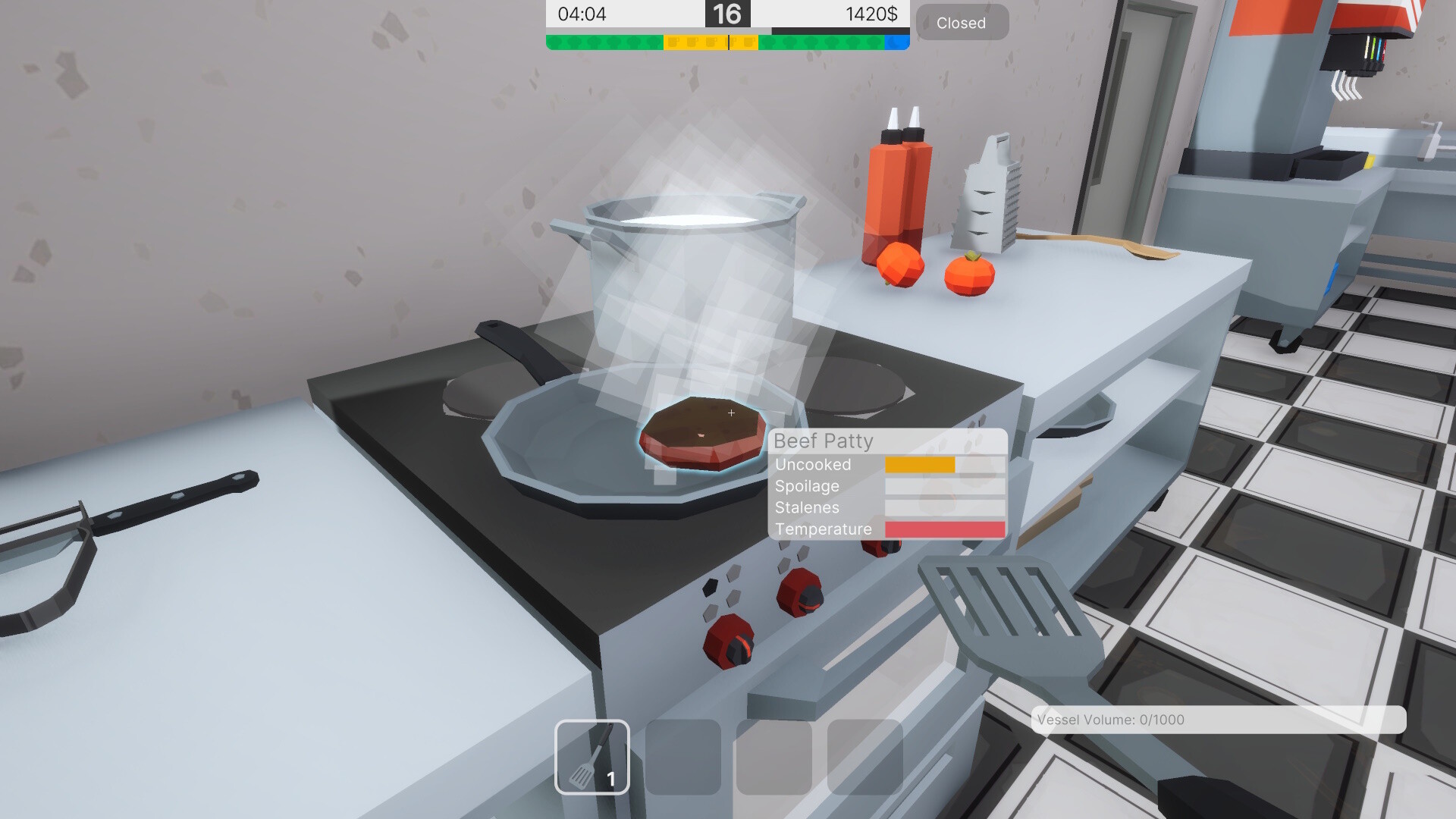
Task: Click the Beef Patty tooltip title
Action: [824, 441]
